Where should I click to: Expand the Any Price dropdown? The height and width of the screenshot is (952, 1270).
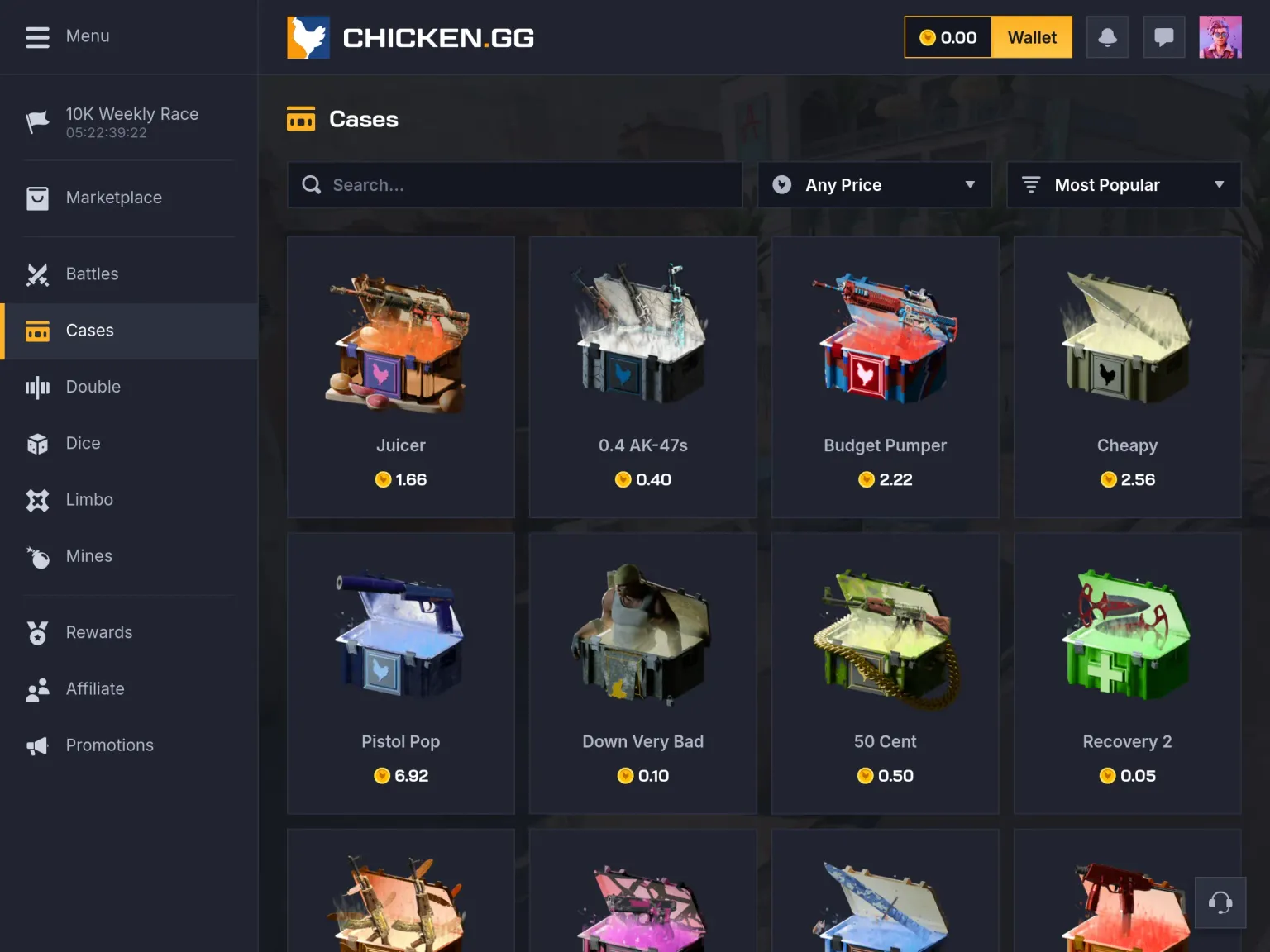(874, 185)
